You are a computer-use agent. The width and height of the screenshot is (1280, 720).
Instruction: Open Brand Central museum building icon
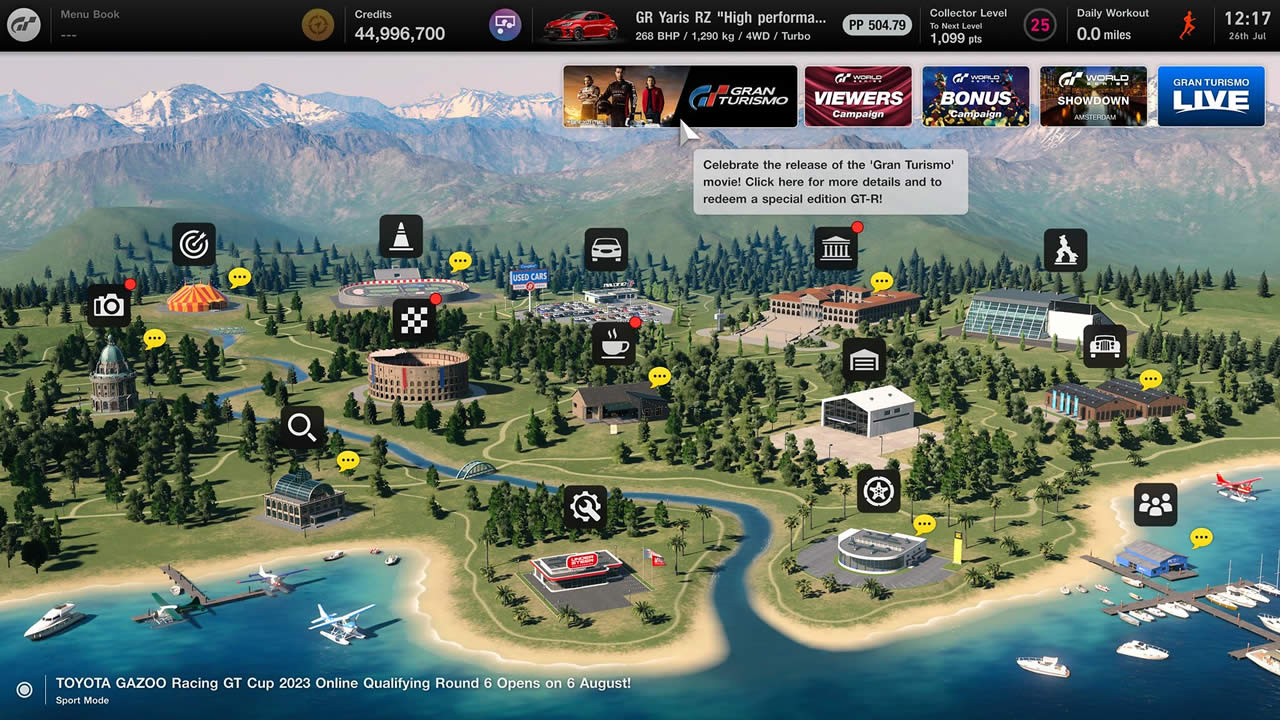pyautogui.click(x=835, y=248)
